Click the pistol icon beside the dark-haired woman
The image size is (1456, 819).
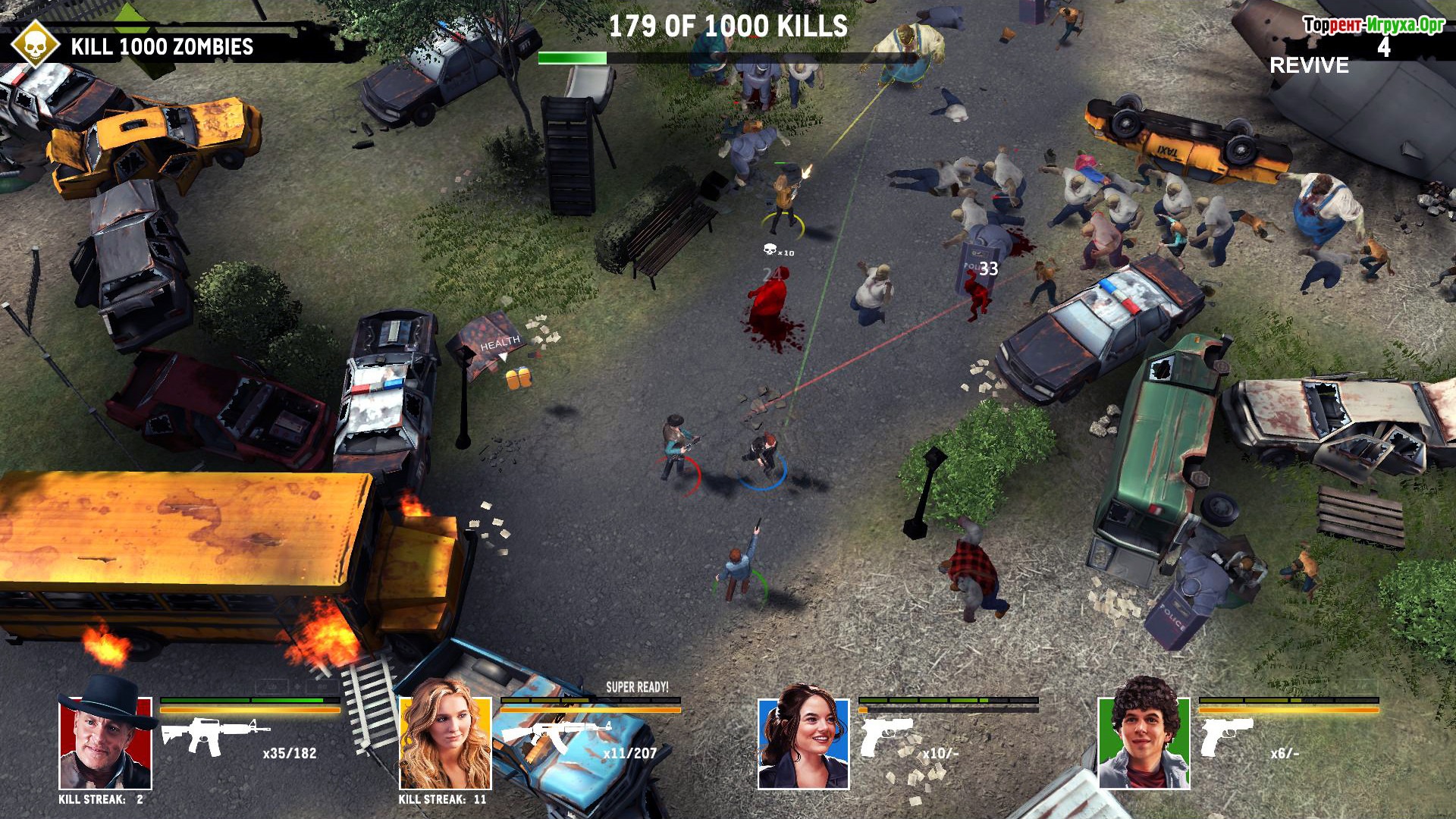point(885,736)
